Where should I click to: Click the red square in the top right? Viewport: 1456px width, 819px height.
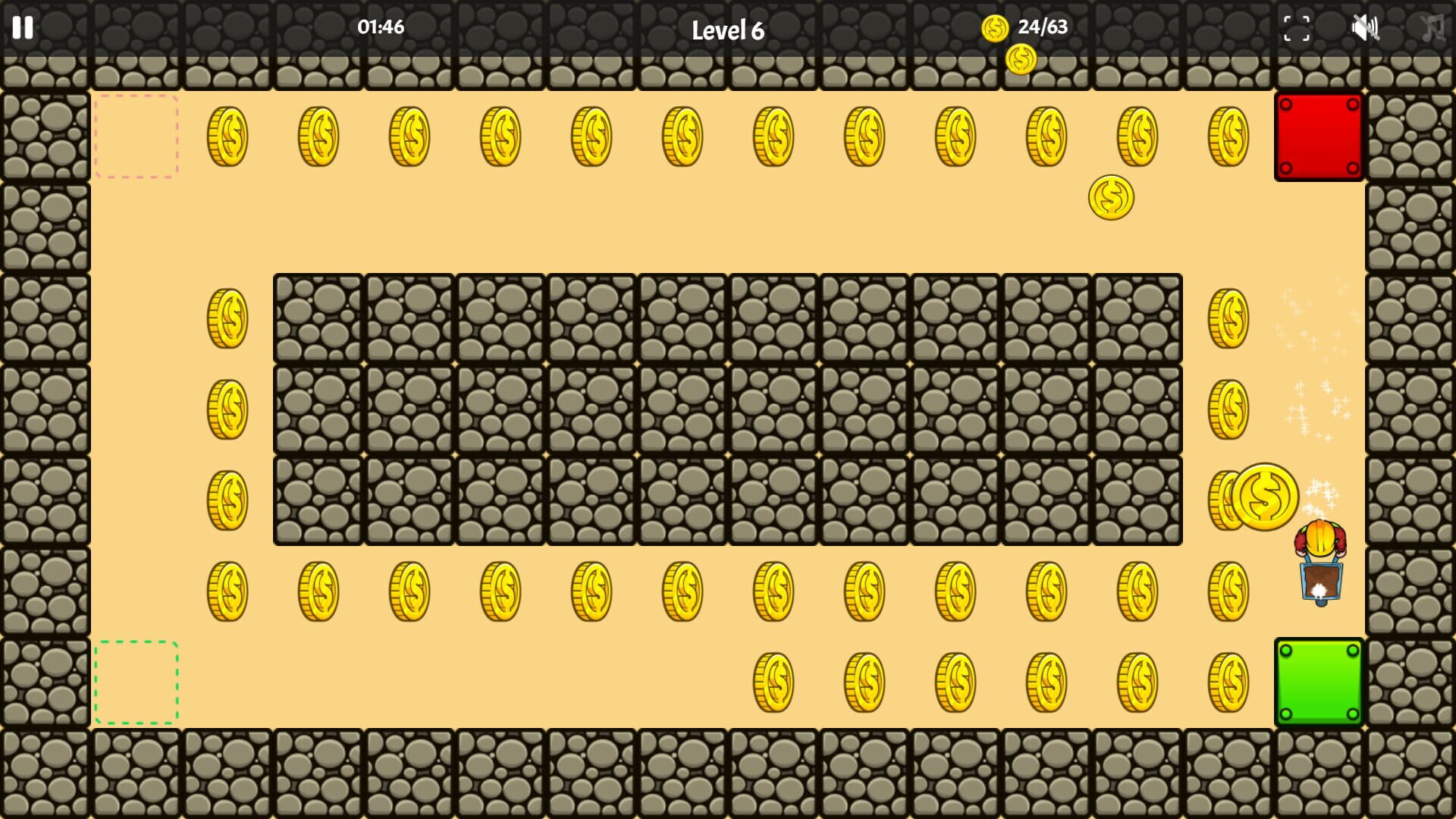pyautogui.click(x=1319, y=138)
